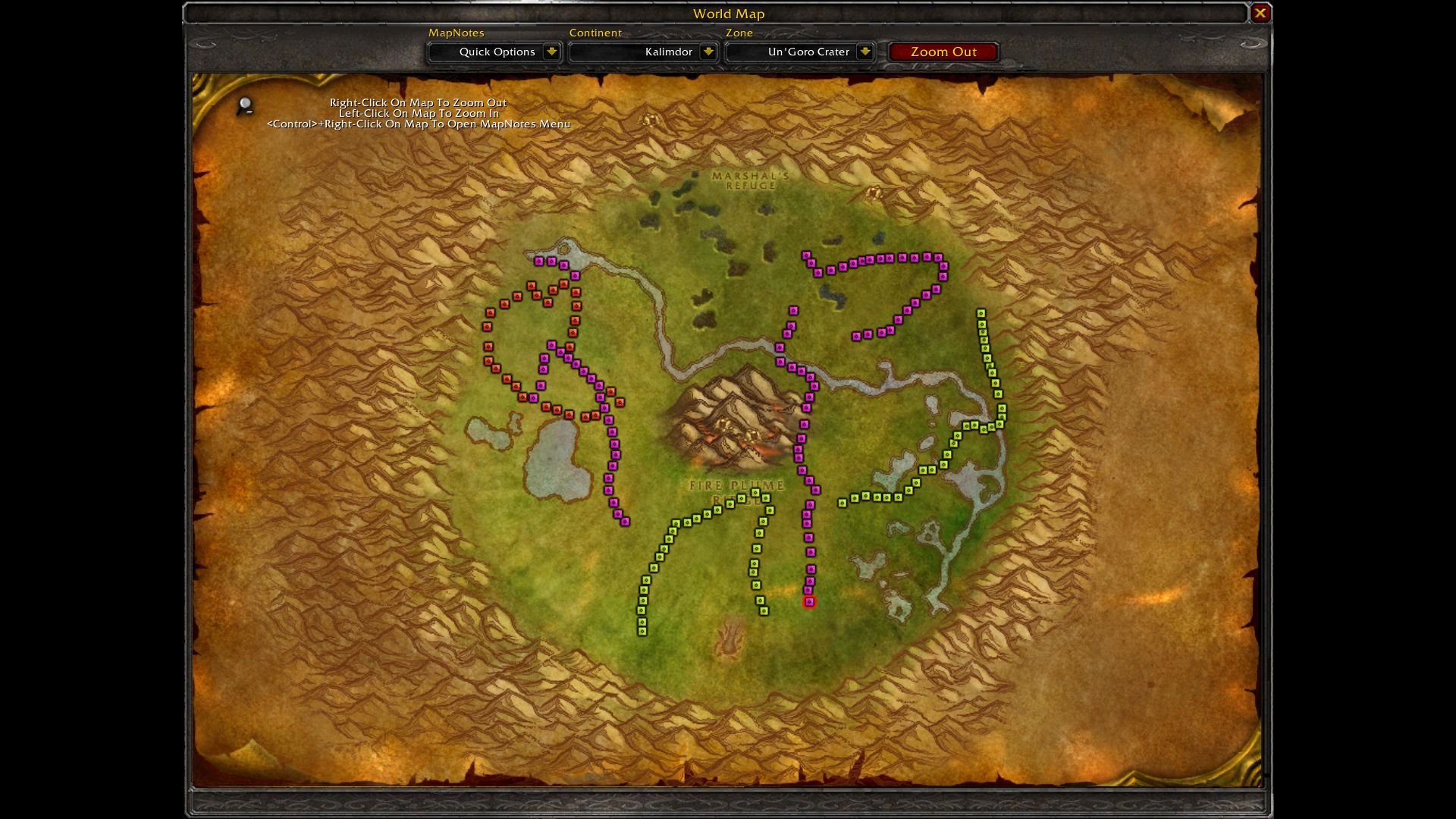1456x819 pixels.
Task: Click the magnifying glass map icon
Action: 245,105
